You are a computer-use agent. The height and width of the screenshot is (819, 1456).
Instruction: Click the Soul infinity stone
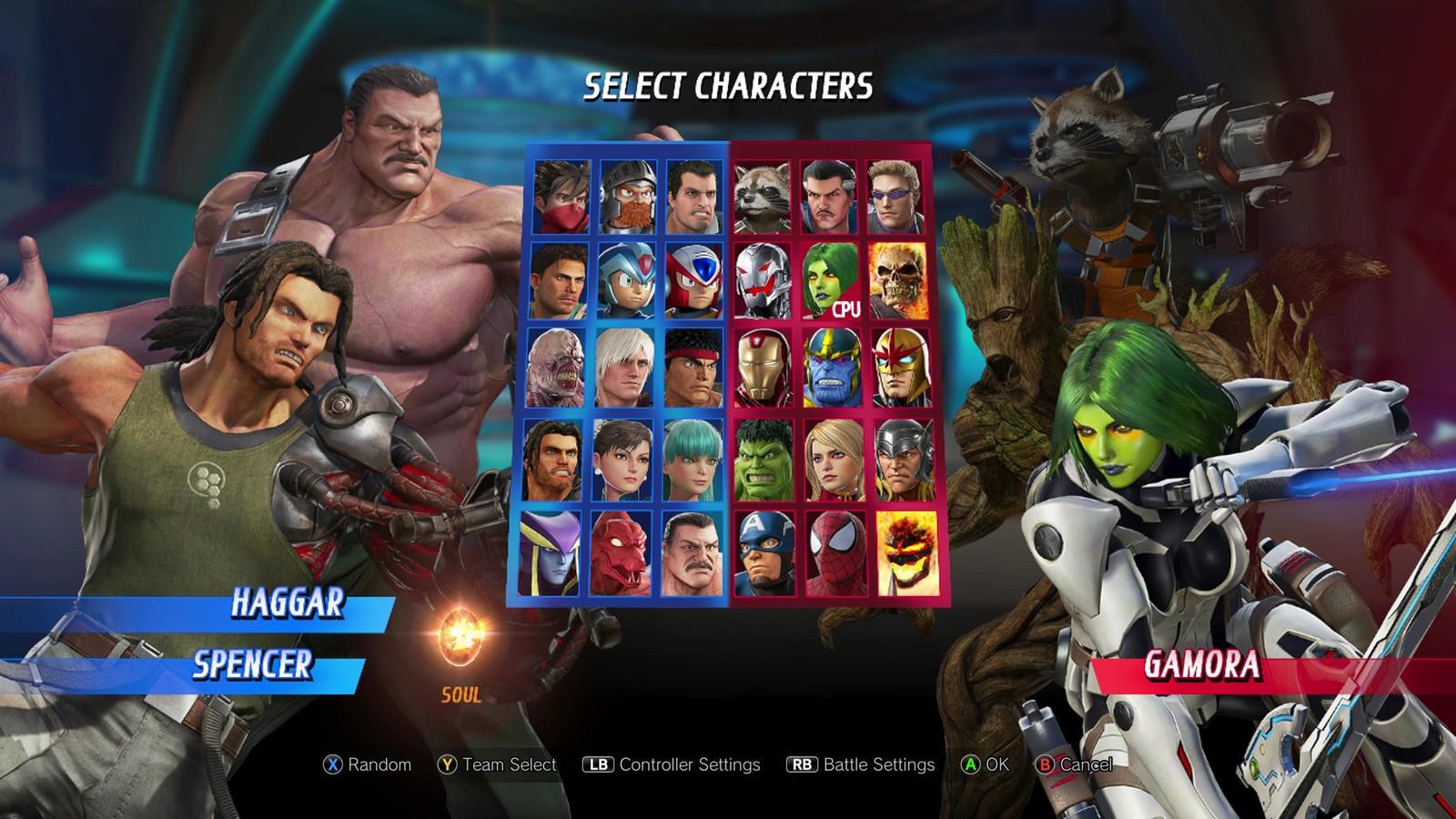coord(460,637)
